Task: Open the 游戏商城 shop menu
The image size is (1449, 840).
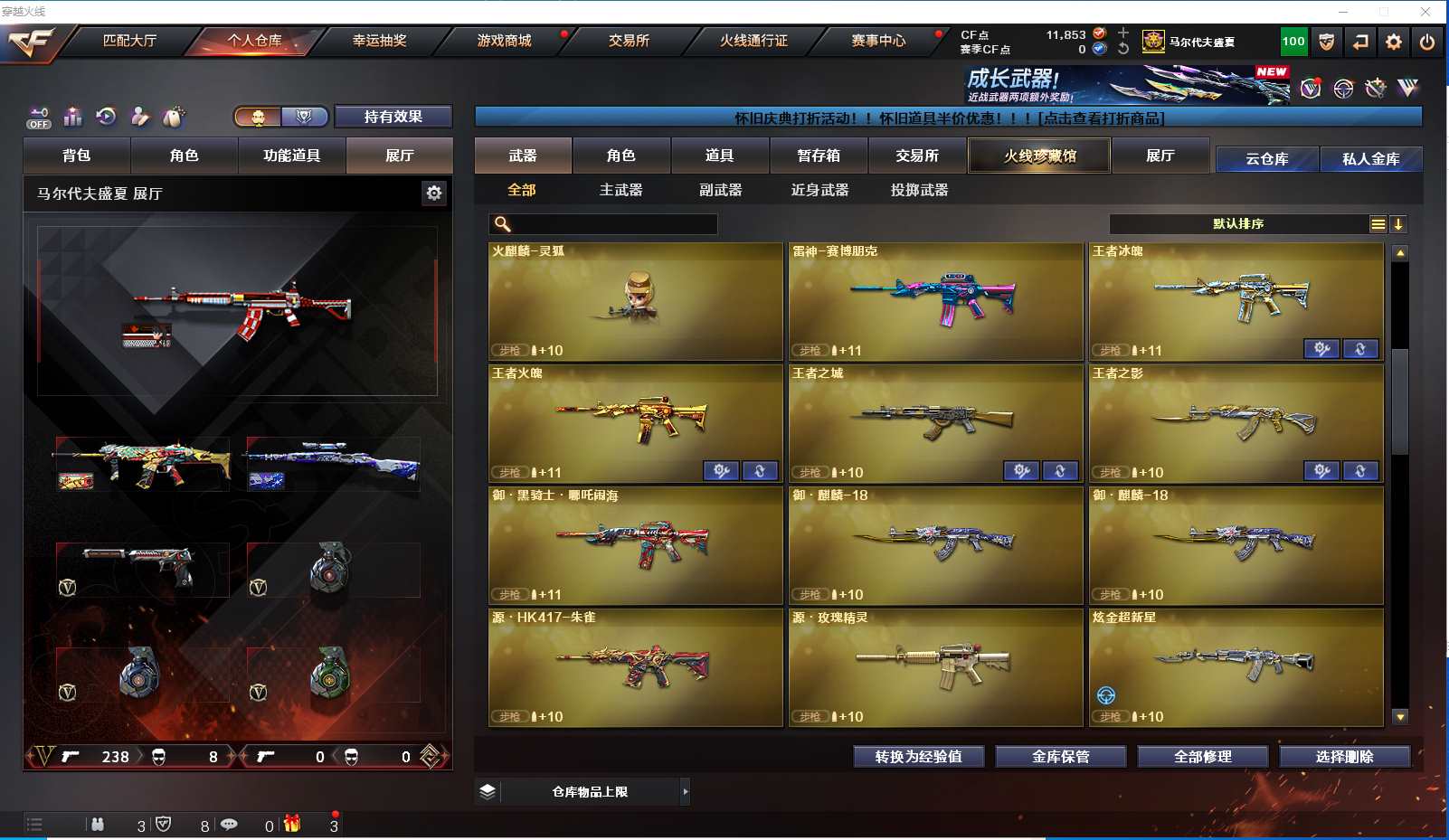Action: (504, 41)
